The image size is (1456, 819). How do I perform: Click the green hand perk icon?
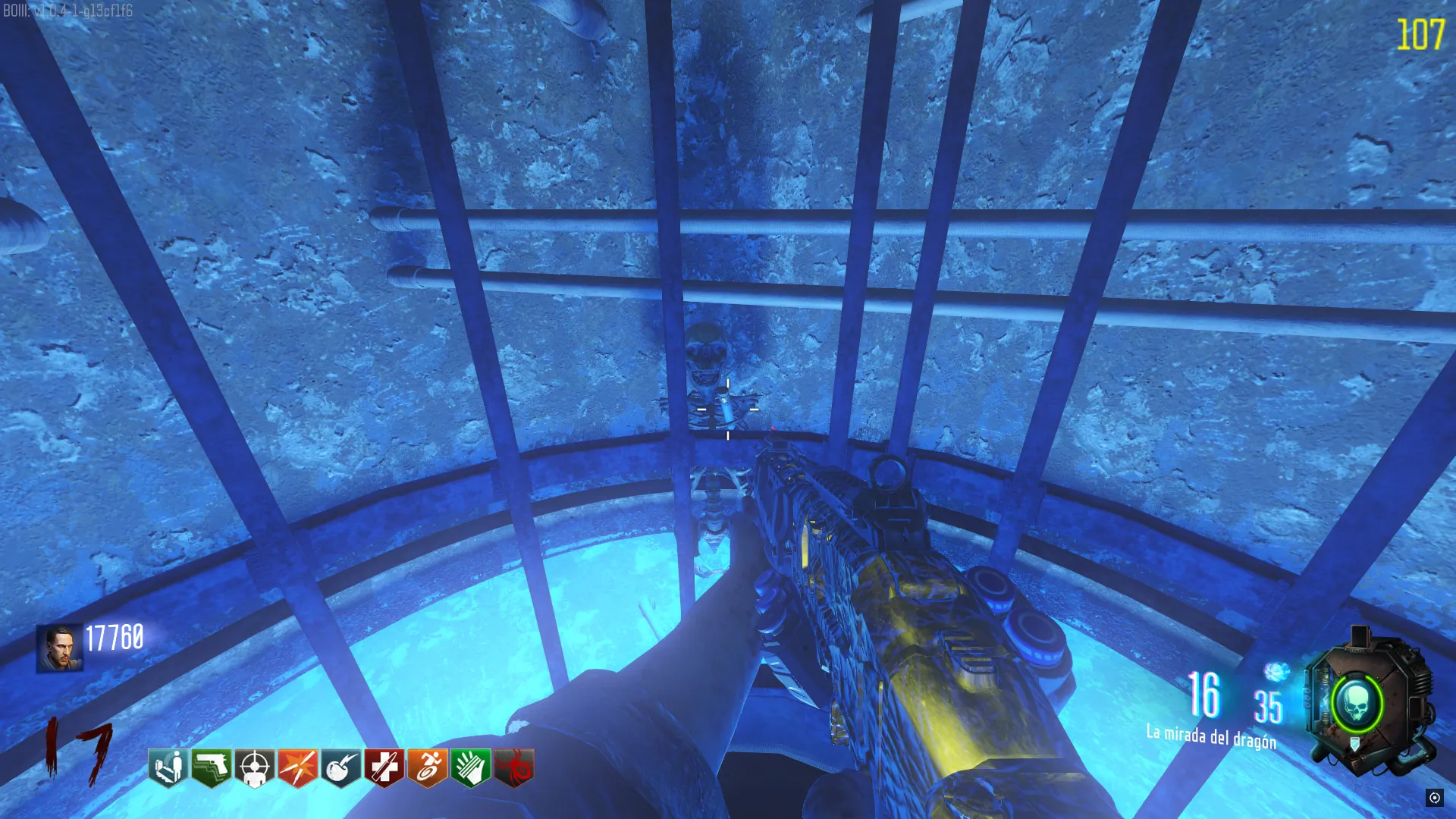(471, 767)
